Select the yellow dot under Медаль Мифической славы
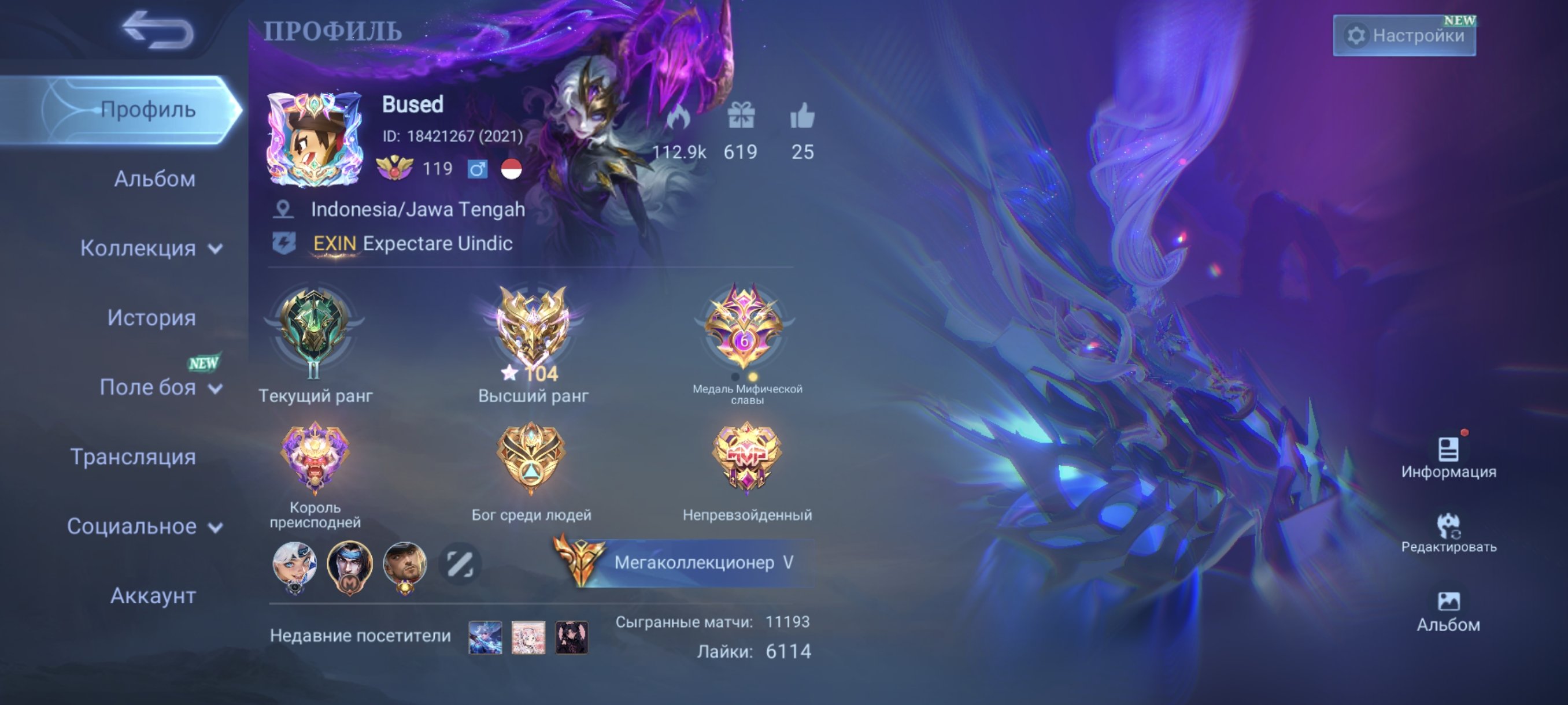1568x705 pixels. (753, 377)
